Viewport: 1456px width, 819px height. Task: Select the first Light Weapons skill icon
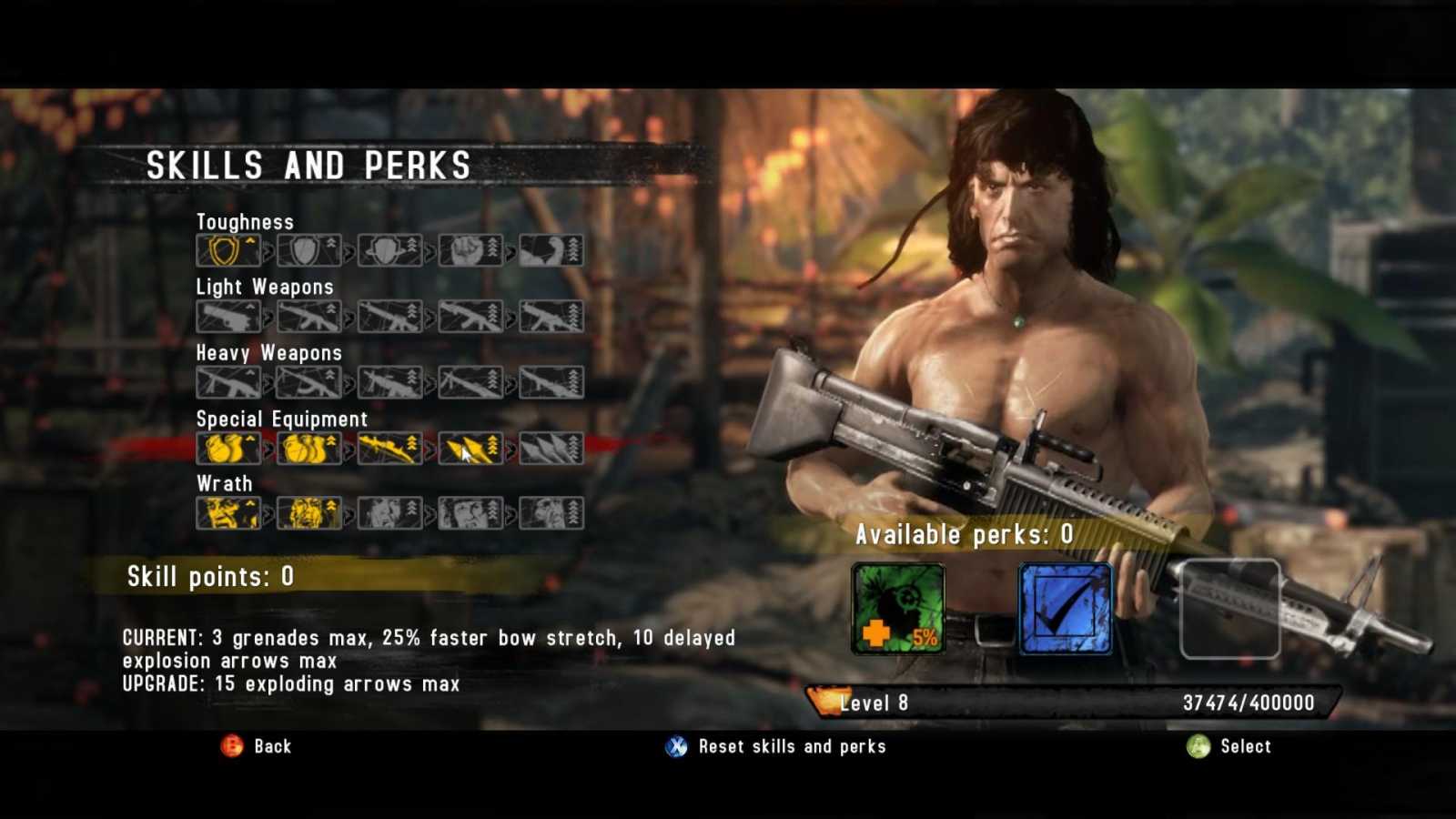click(228, 317)
